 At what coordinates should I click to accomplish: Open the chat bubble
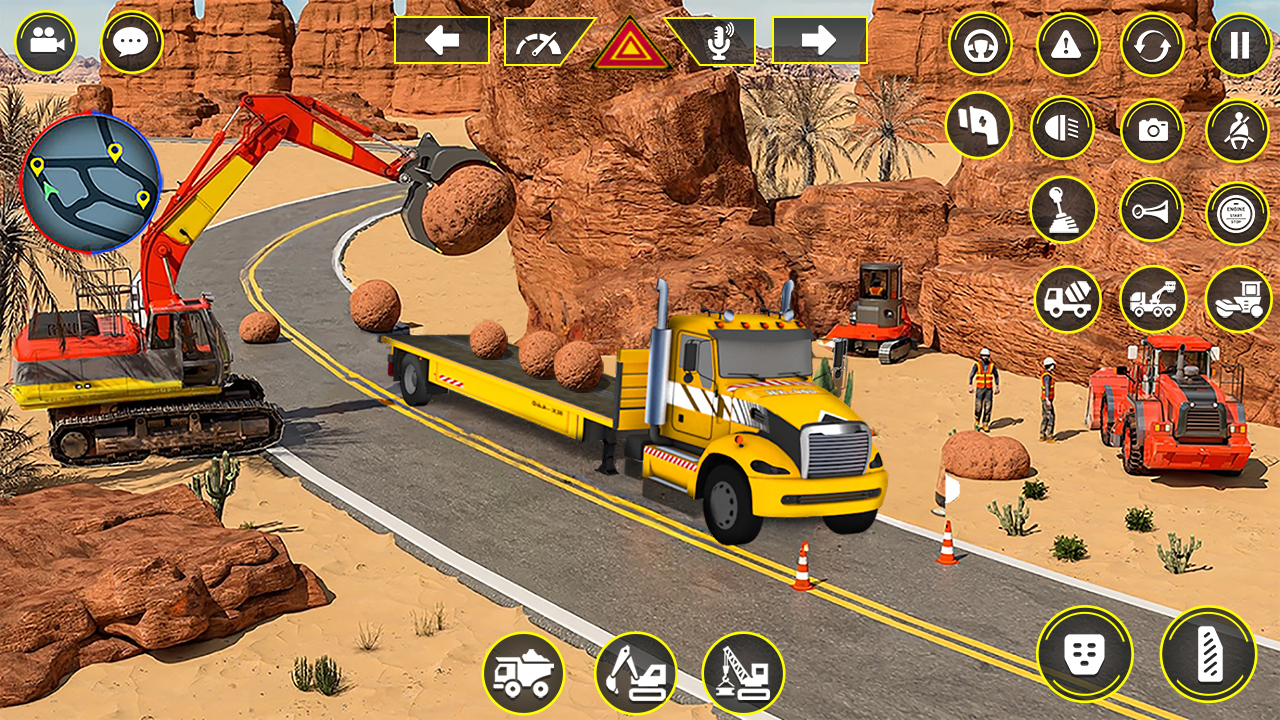click(132, 42)
